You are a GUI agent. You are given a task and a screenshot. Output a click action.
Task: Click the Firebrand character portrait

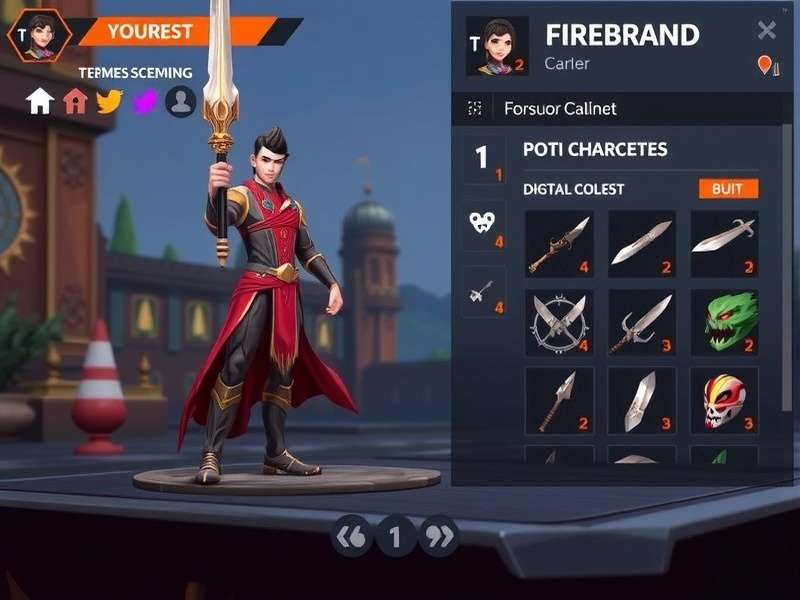pyautogui.click(x=497, y=46)
